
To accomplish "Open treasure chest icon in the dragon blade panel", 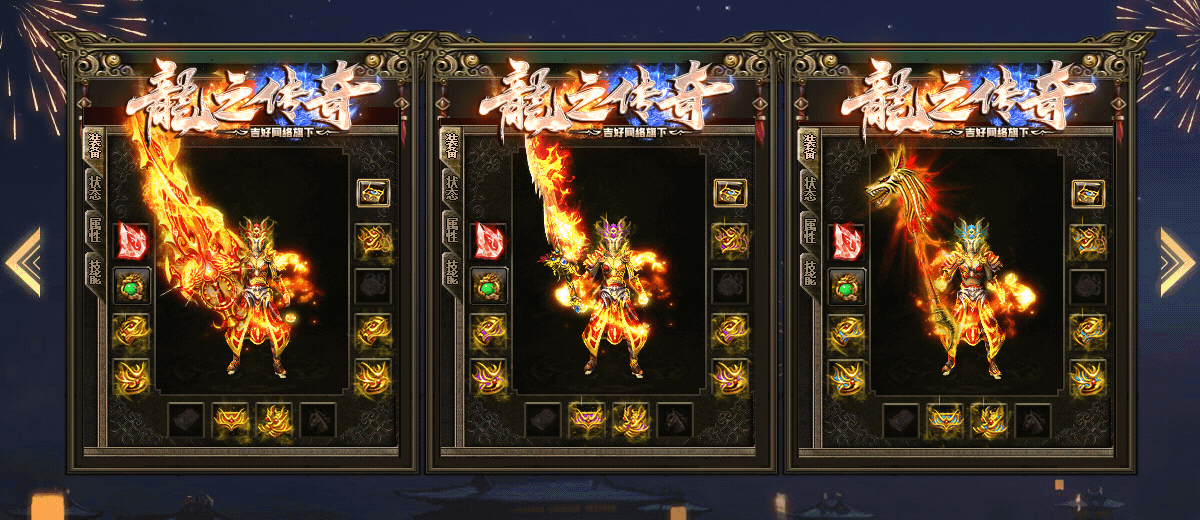I will click(373, 193).
